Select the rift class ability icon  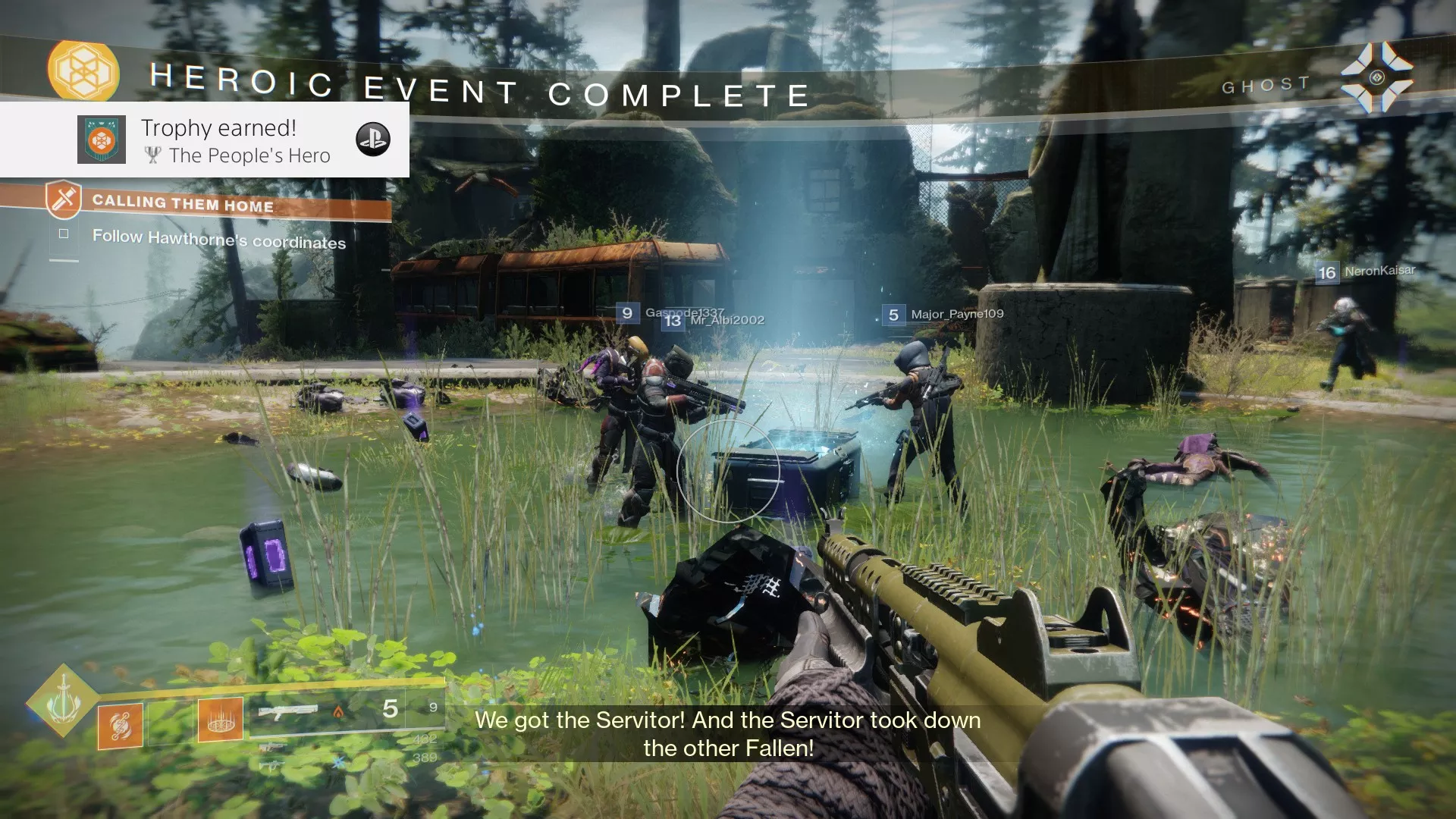tap(221, 720)
